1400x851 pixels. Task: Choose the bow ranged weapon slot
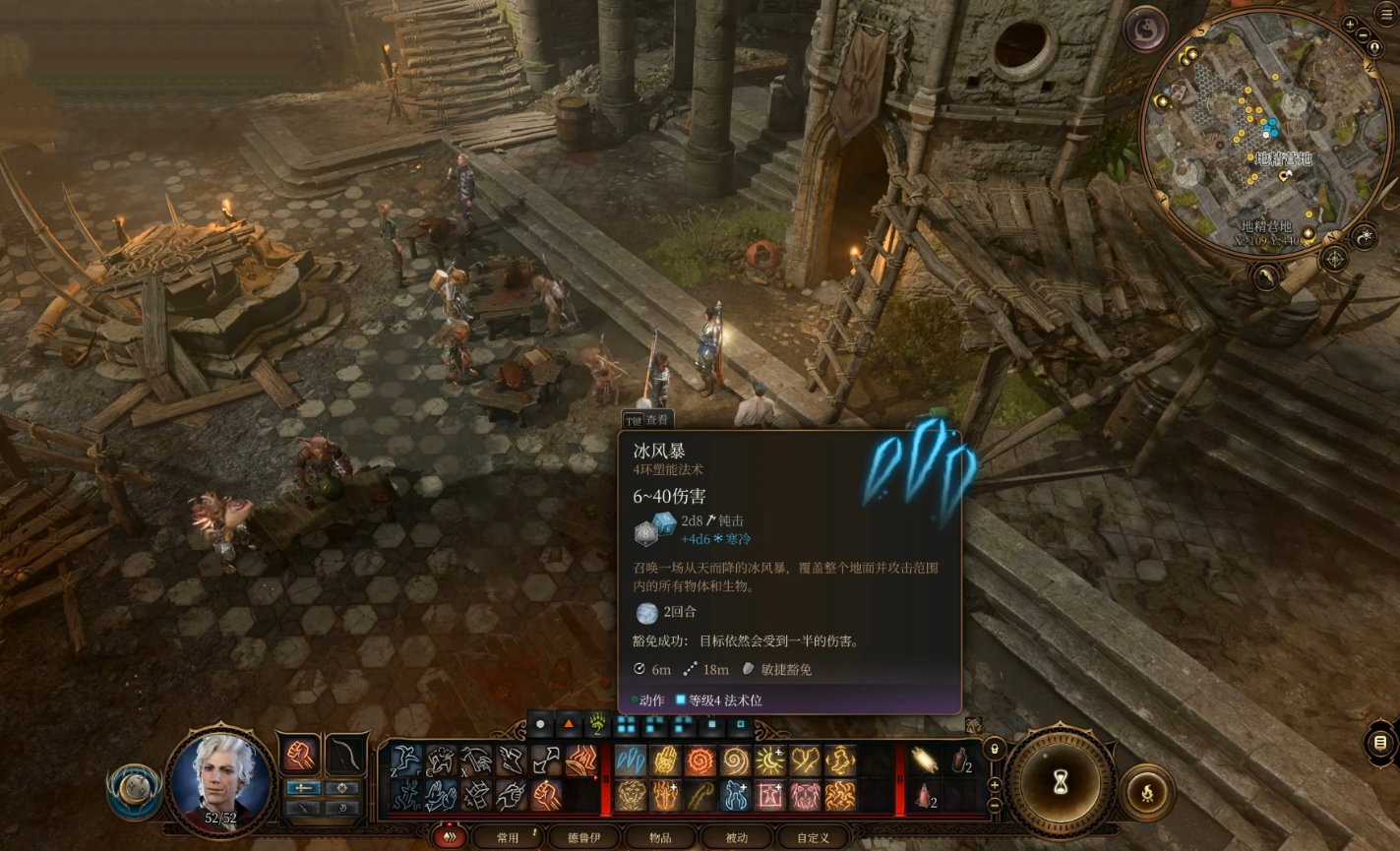[345, 754]
